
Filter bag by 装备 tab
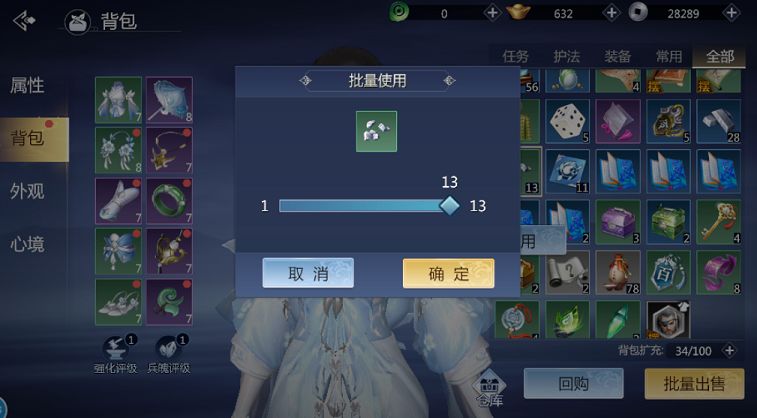coord(617,57)
